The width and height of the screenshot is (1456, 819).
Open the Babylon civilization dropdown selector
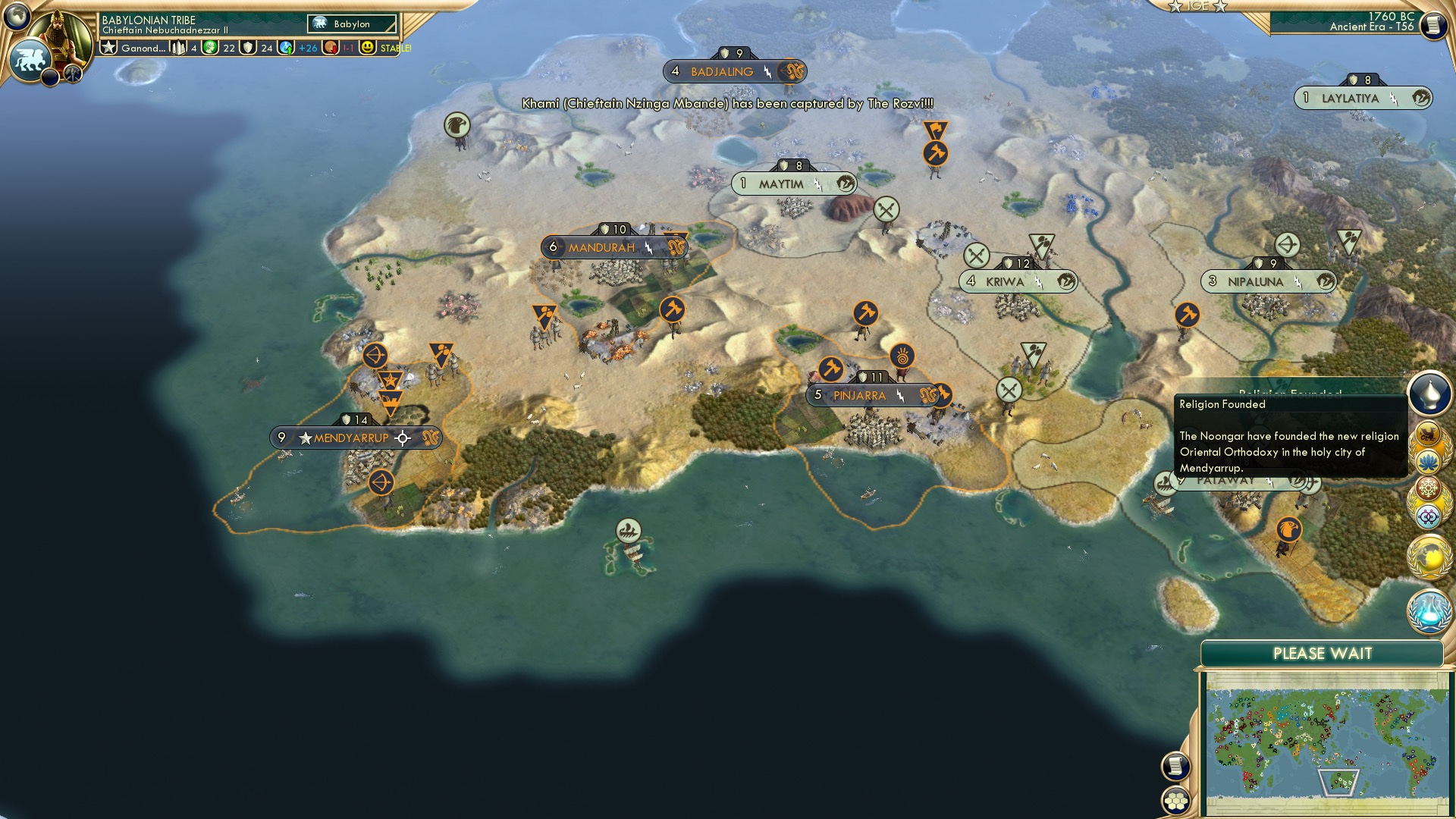[350, 24]
